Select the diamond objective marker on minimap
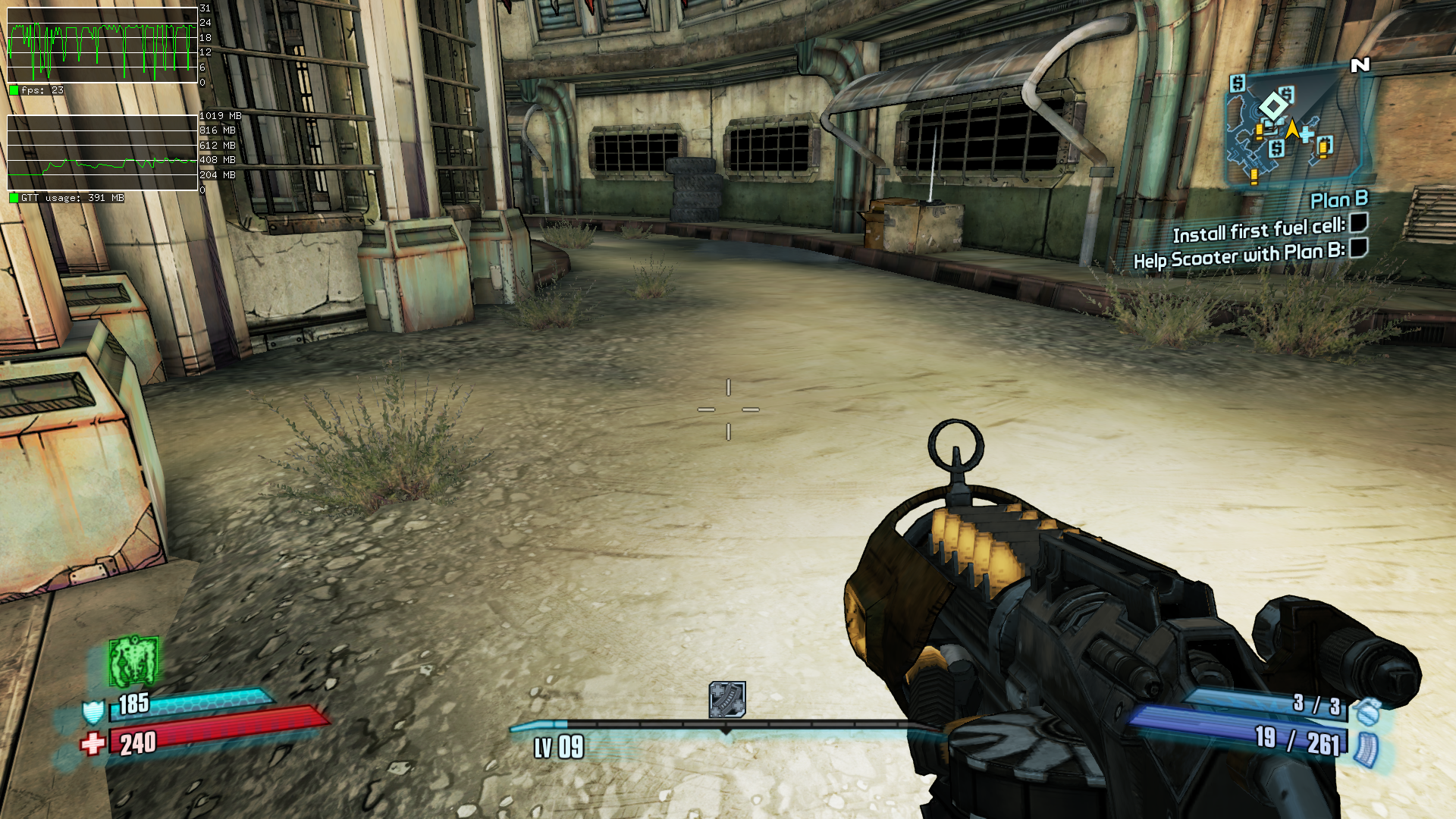Screen dimensions: 1456x819 1272,107
